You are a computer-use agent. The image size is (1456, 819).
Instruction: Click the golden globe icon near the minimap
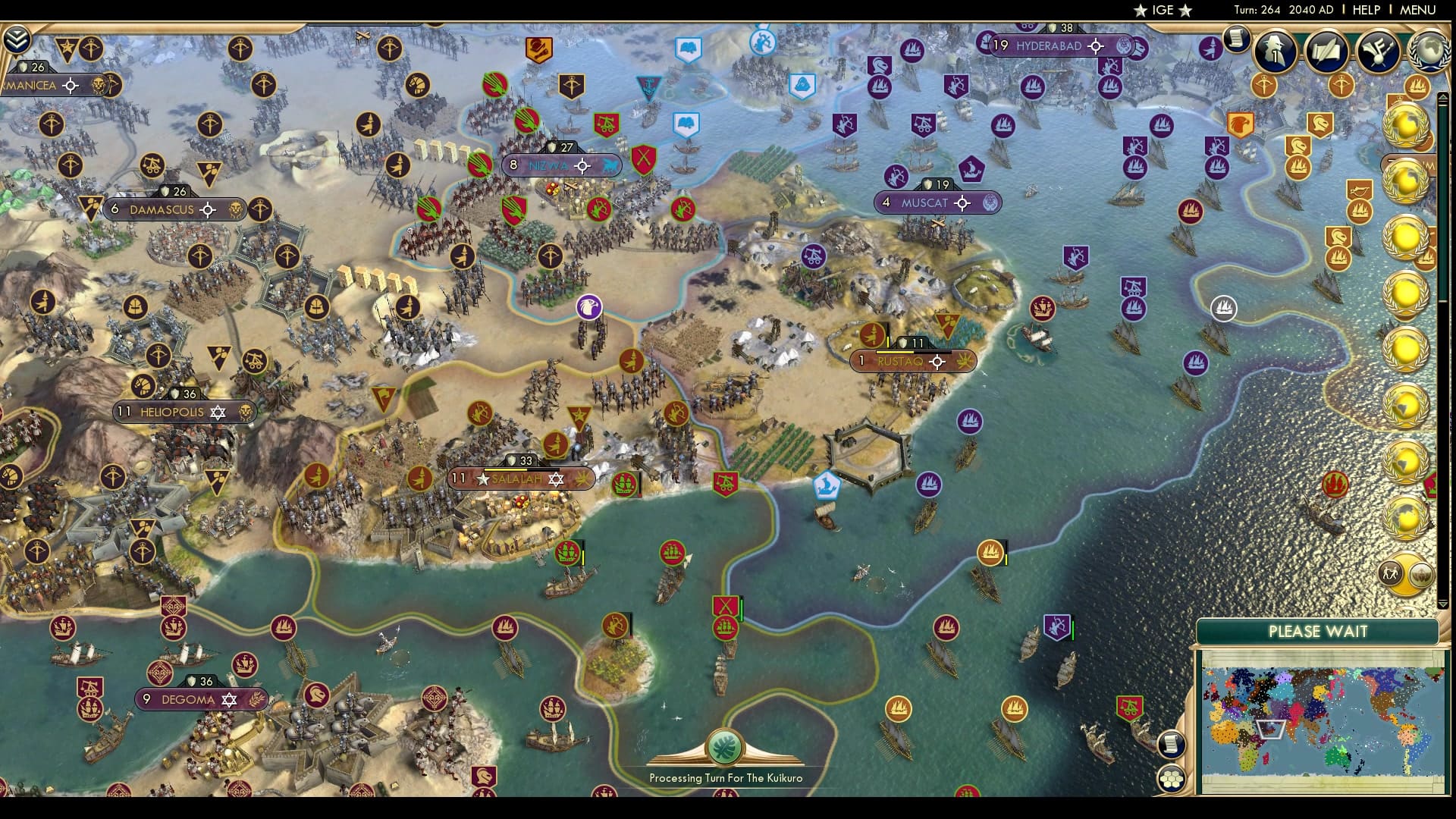pyautogui.click(x=1420, y=575)
